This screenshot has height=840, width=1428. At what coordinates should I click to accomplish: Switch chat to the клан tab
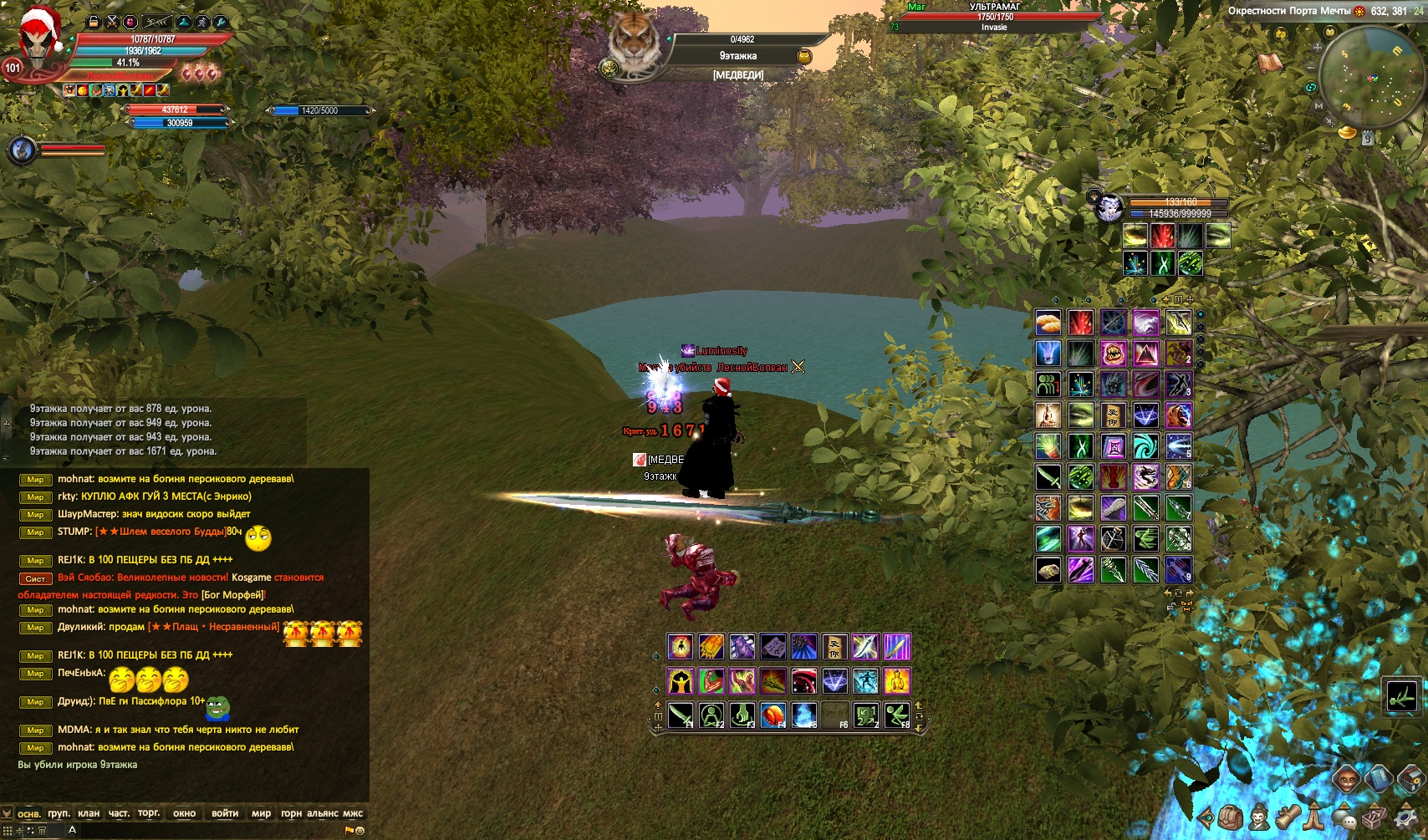point(88,813)
